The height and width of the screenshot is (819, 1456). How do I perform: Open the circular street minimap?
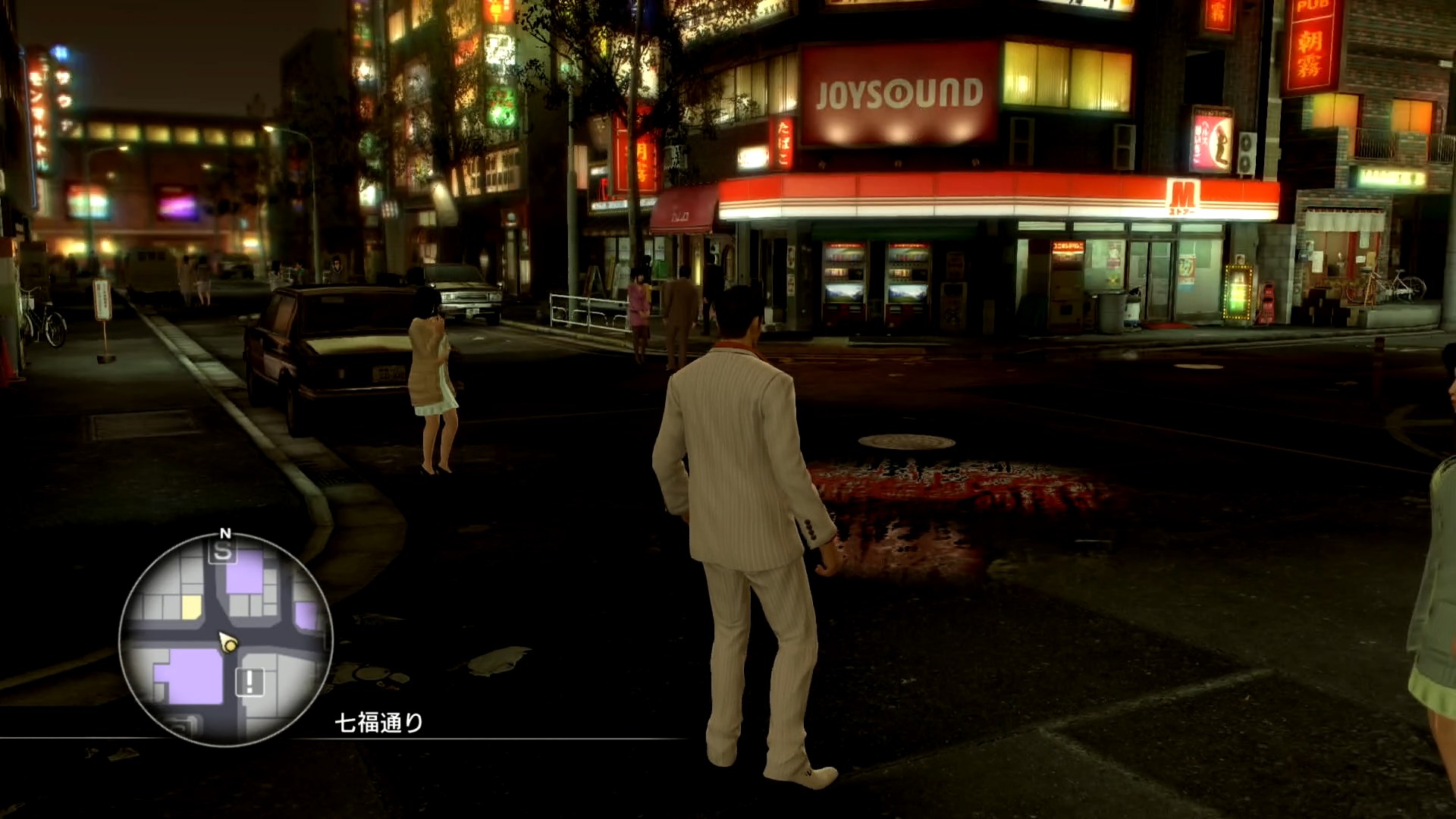point(225,639)
